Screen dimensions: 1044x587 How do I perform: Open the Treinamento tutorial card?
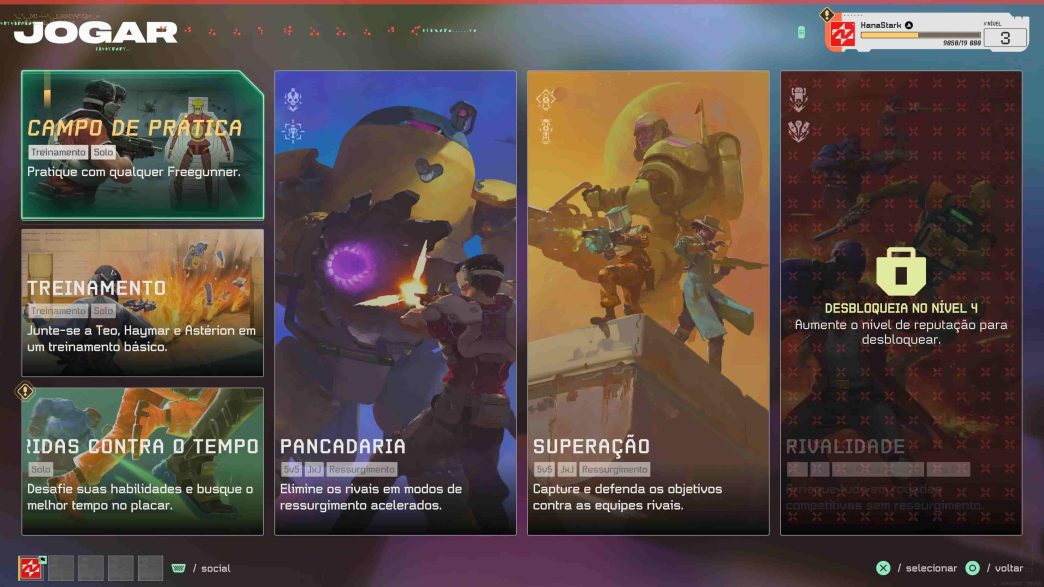pyautogui.click(x=142, y=302)
